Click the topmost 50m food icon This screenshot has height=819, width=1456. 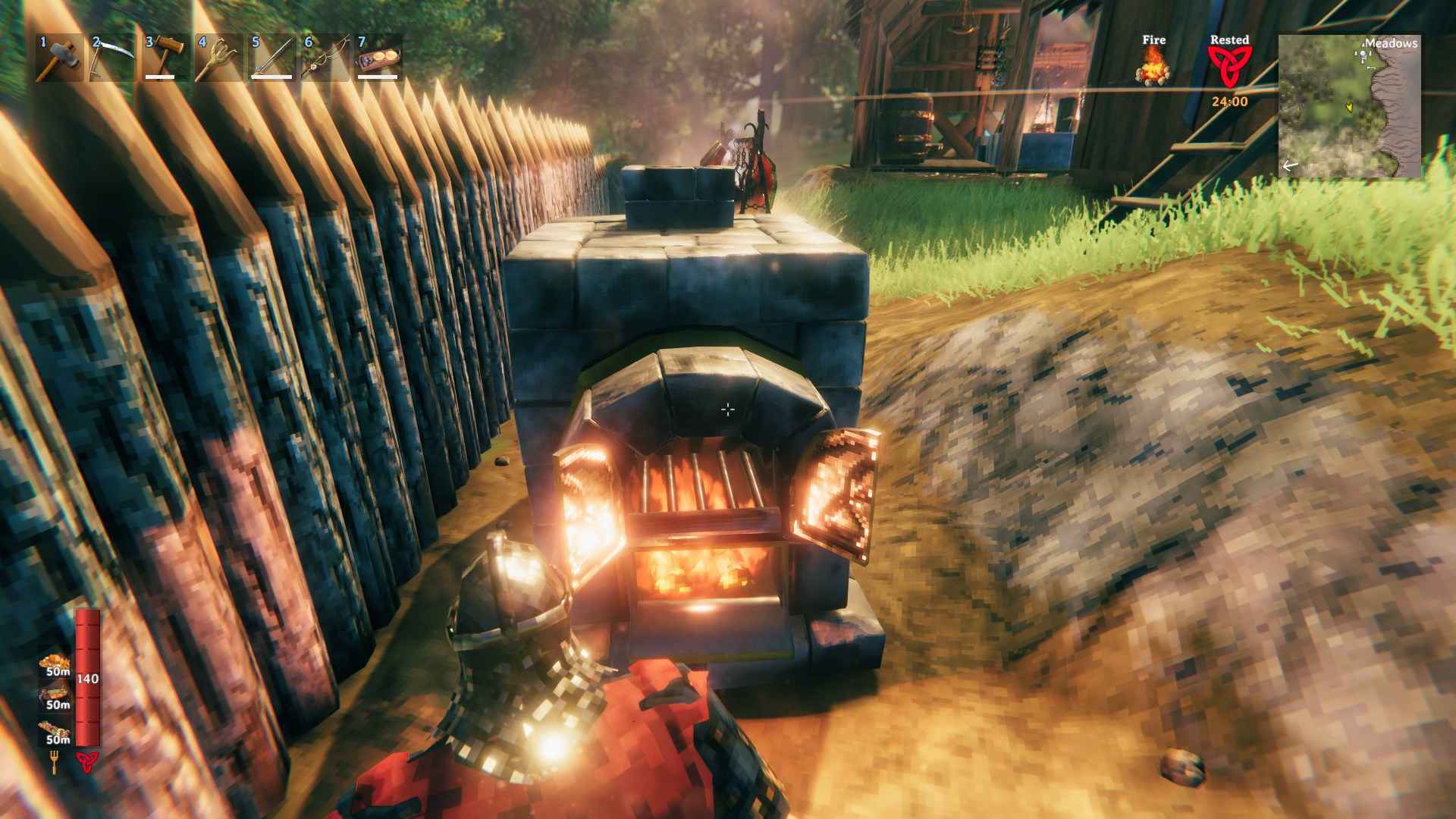pos(53,661)
